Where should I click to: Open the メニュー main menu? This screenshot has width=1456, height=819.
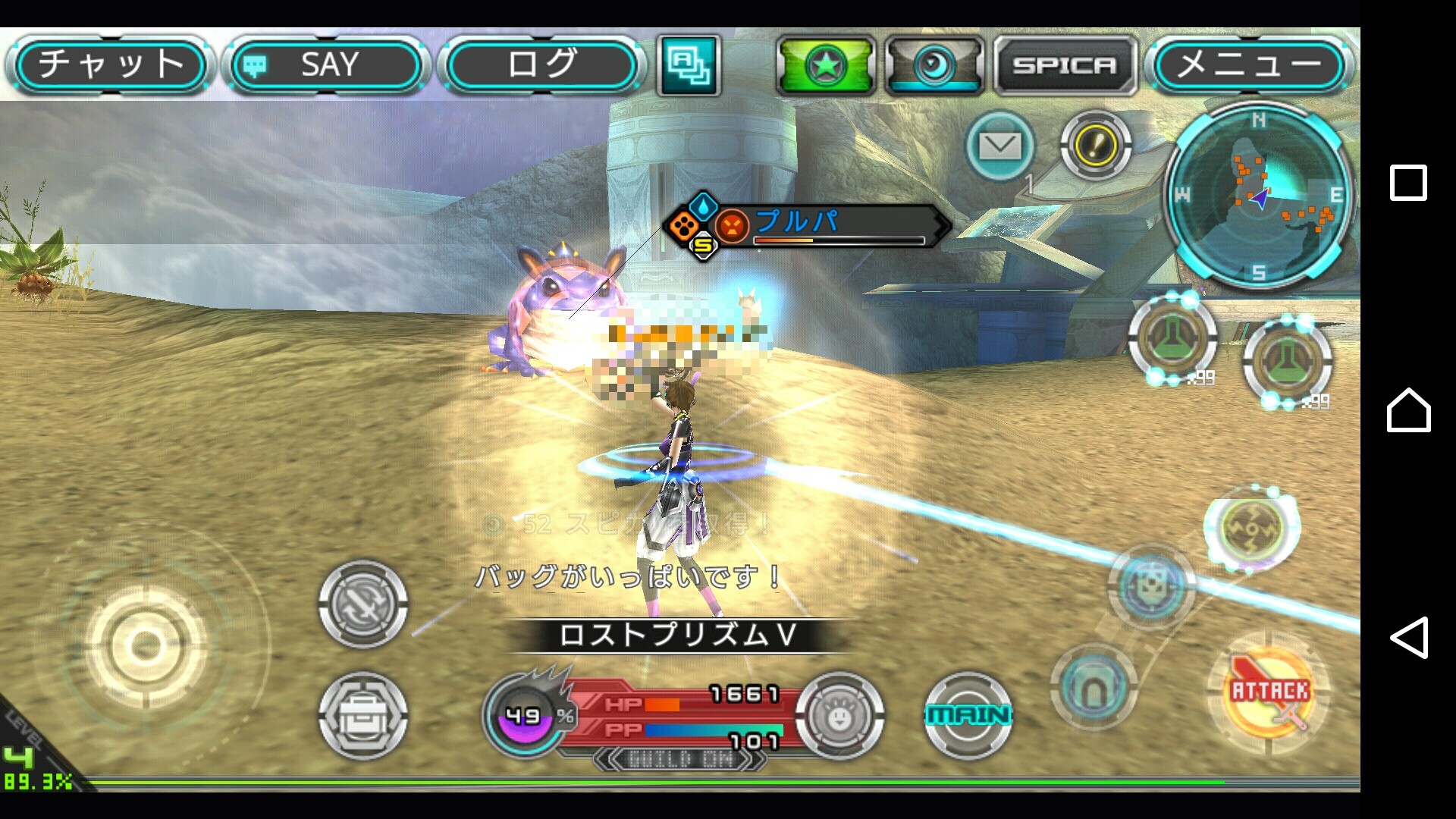[1249, 65]
